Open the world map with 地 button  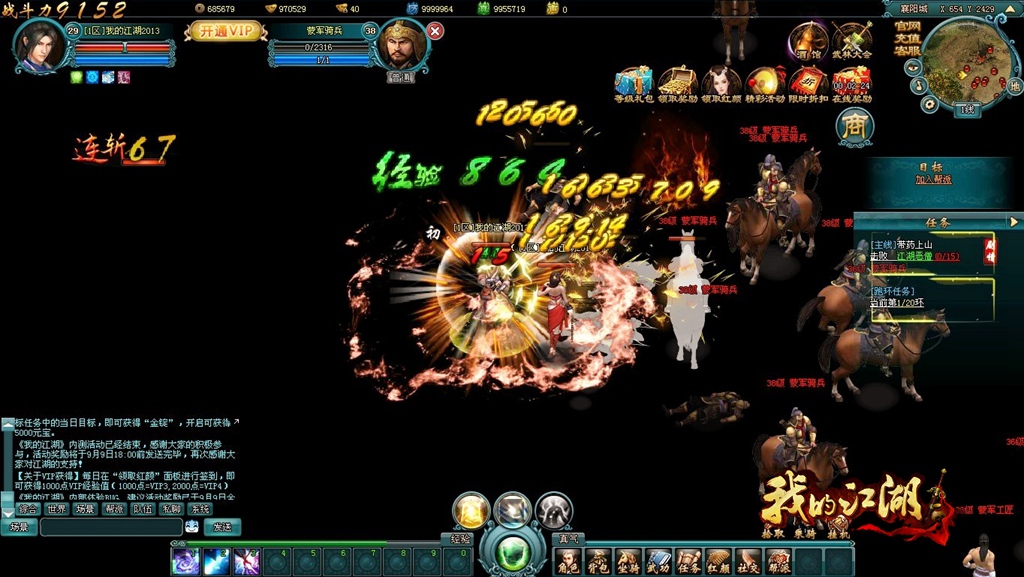(x=1014, y=86)
